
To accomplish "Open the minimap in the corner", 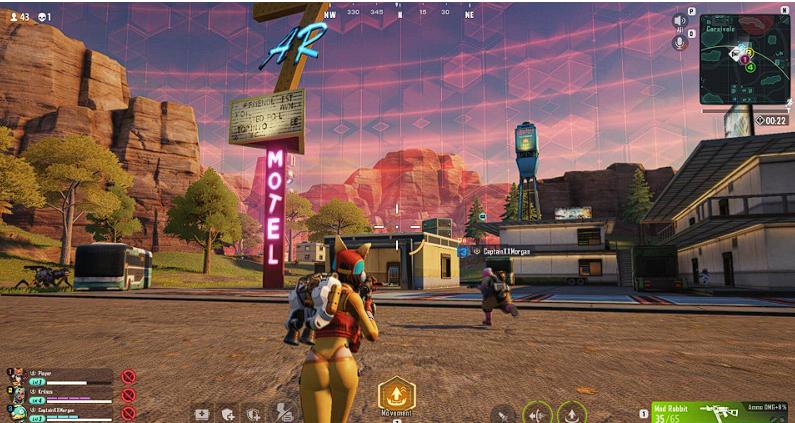I will 744,58.
